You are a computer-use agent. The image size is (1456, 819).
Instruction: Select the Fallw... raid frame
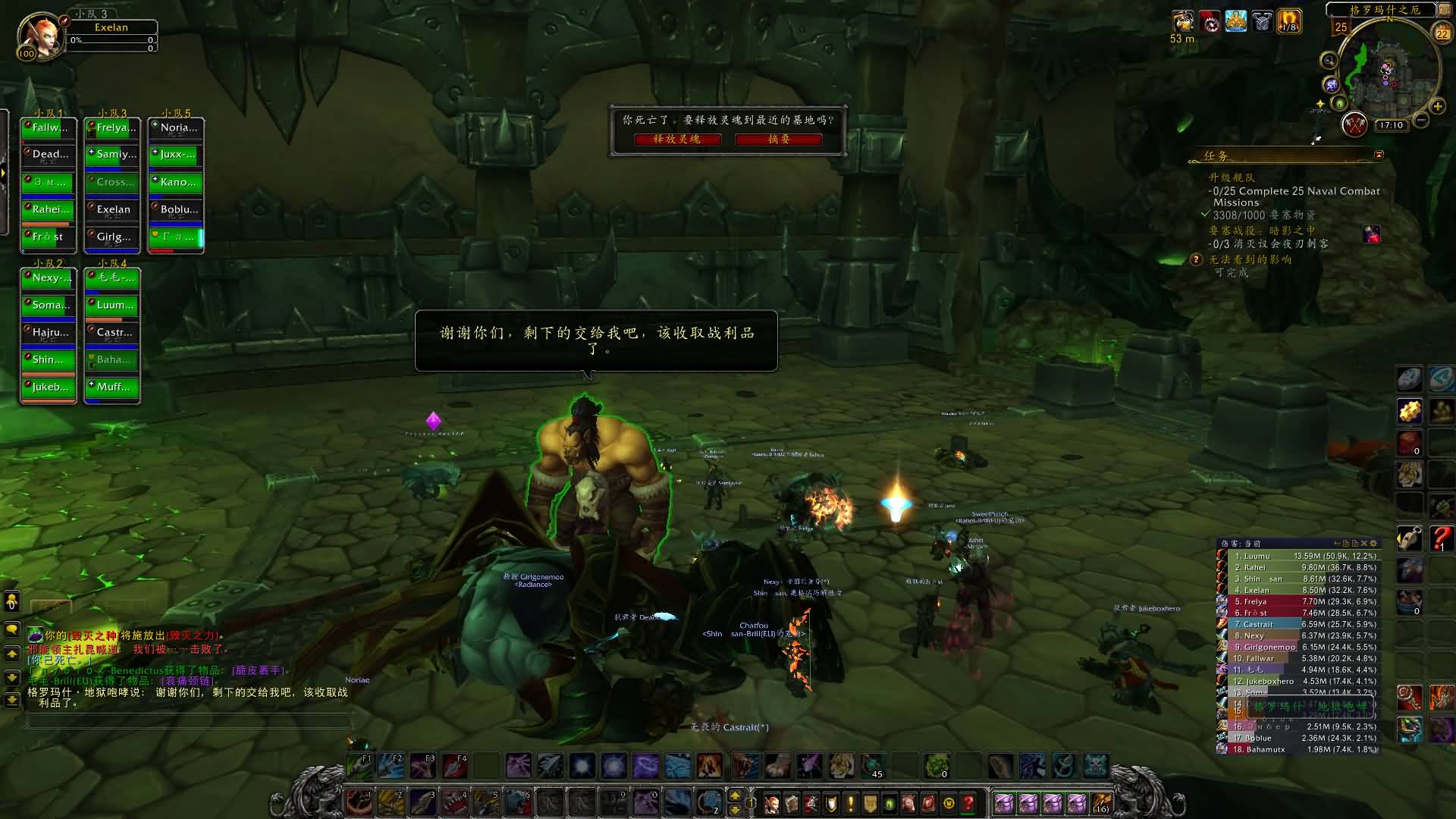49,128
